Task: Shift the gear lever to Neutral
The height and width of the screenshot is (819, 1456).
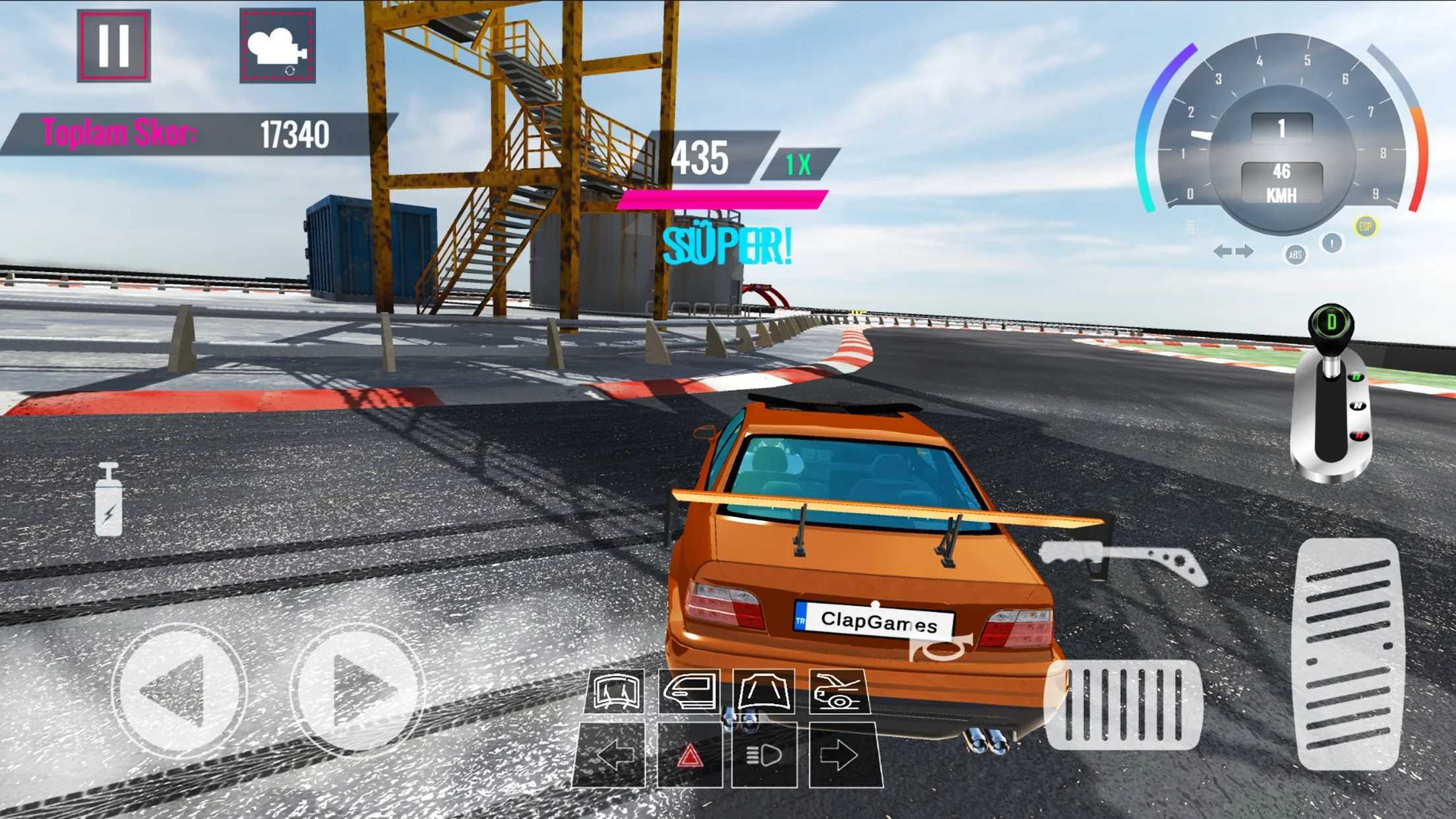Action: [x=1358, y=406]
